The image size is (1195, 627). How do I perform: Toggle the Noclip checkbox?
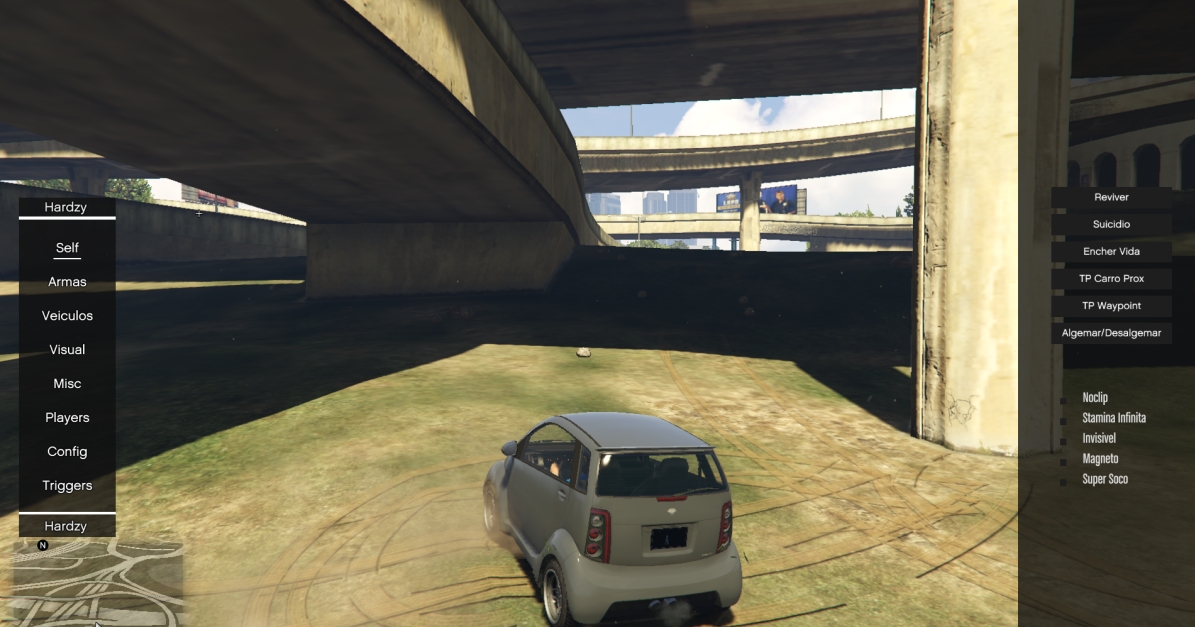tap(1064, 399)
